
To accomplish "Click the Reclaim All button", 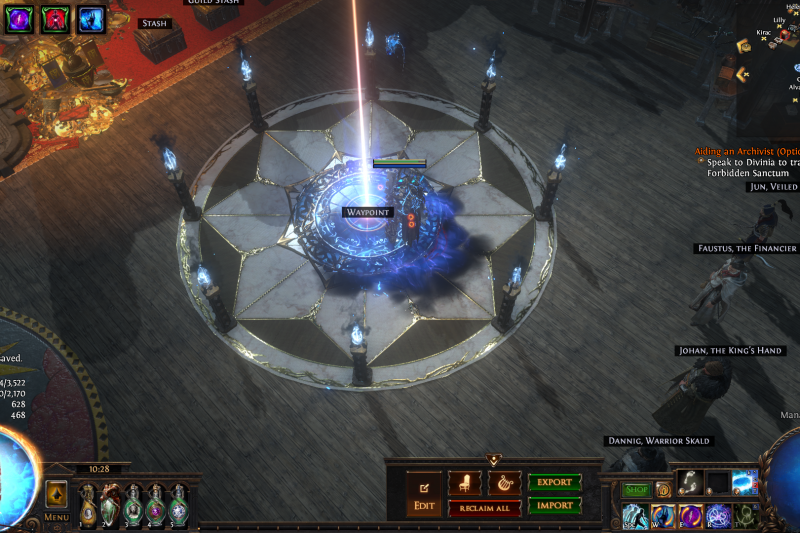I will (484, 508).
